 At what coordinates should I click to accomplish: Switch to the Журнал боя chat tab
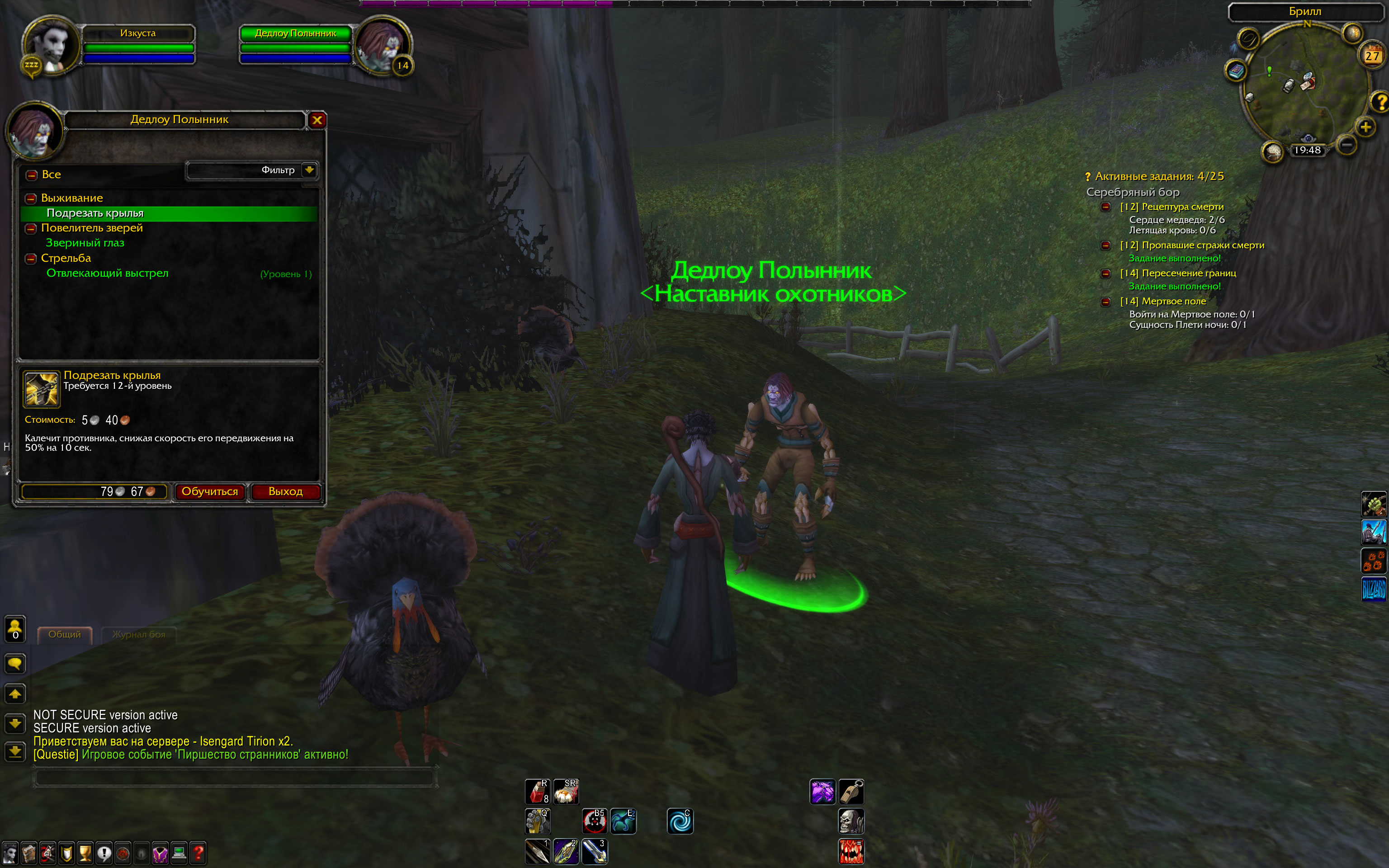tap(138, 634)
